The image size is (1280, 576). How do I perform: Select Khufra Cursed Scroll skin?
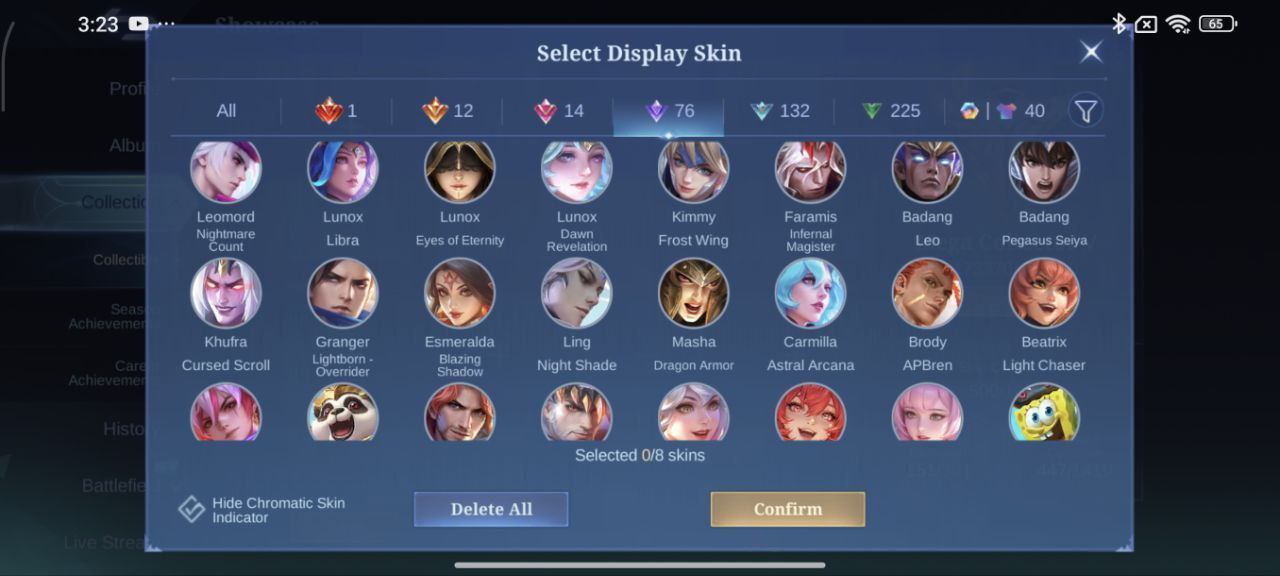tap(226, 294)
